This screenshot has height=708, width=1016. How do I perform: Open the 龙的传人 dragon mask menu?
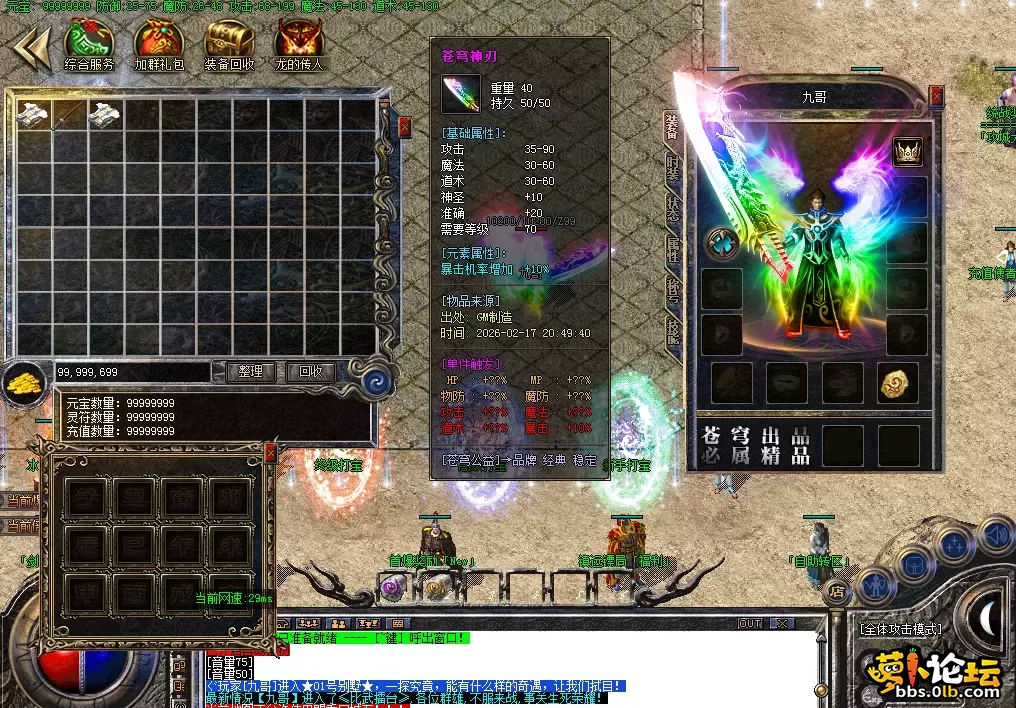coord(299,41)
